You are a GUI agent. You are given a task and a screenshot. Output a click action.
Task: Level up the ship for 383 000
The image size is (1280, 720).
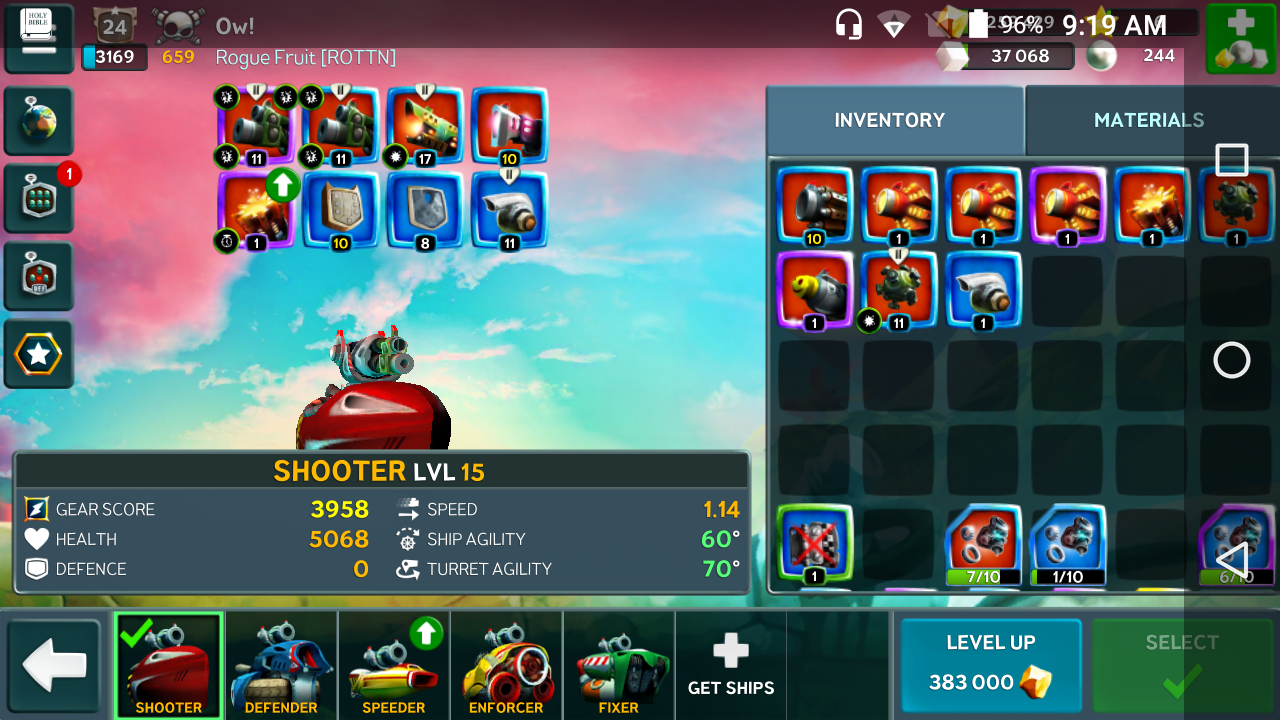[990, 664]
